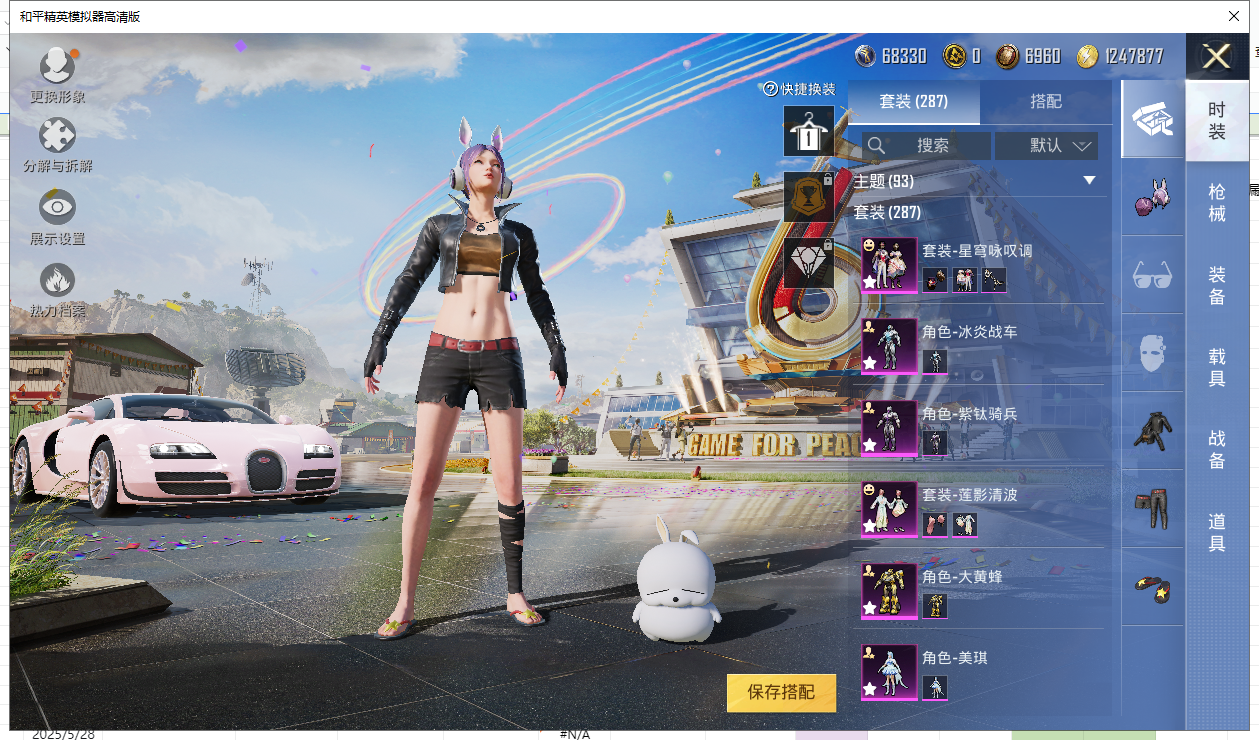Screen dimensions: 1259x740
Task: Open the 载具 vehicles category
Action: tap(1216, 367)
